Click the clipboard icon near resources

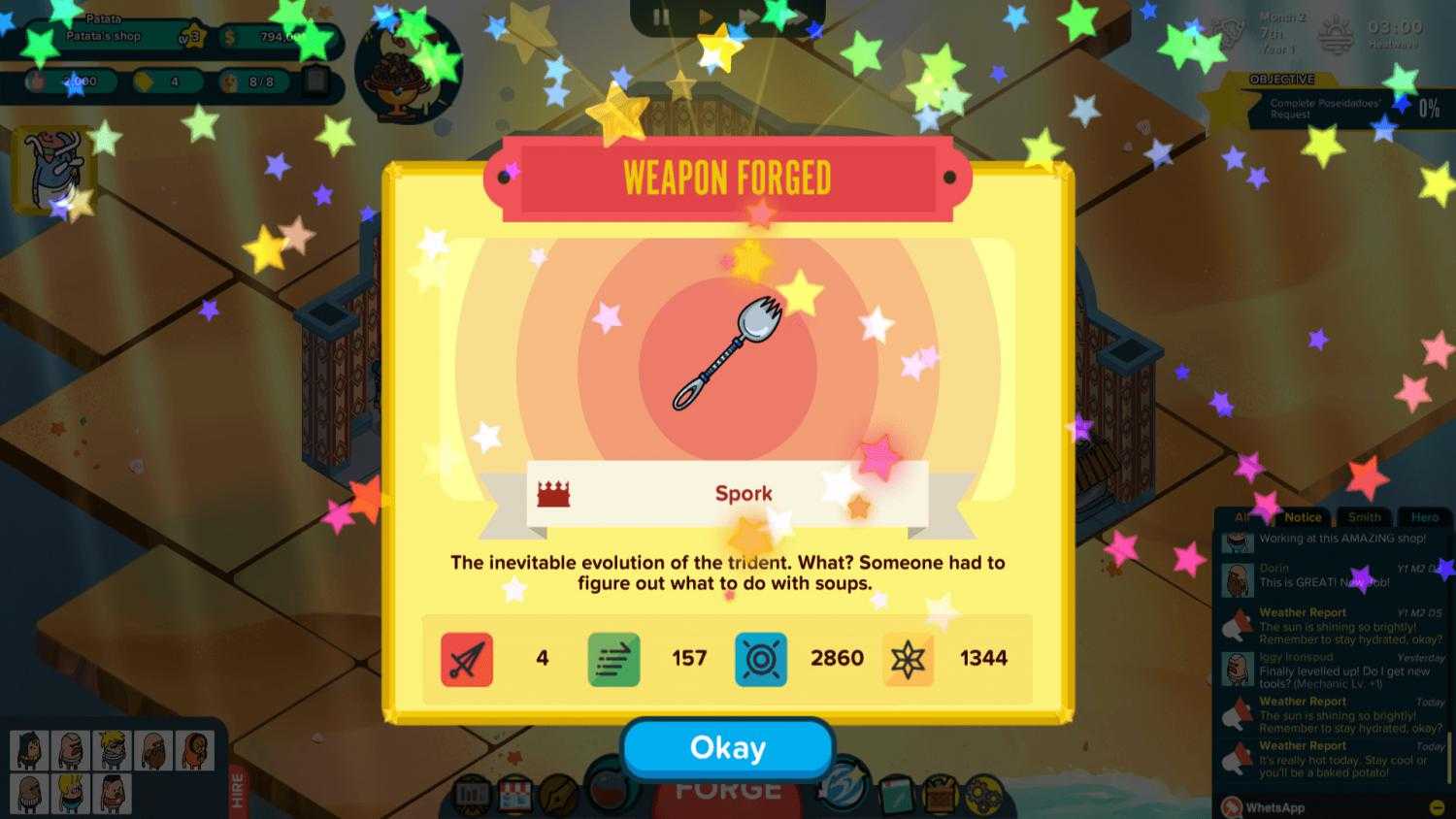(x=315, y=82)
